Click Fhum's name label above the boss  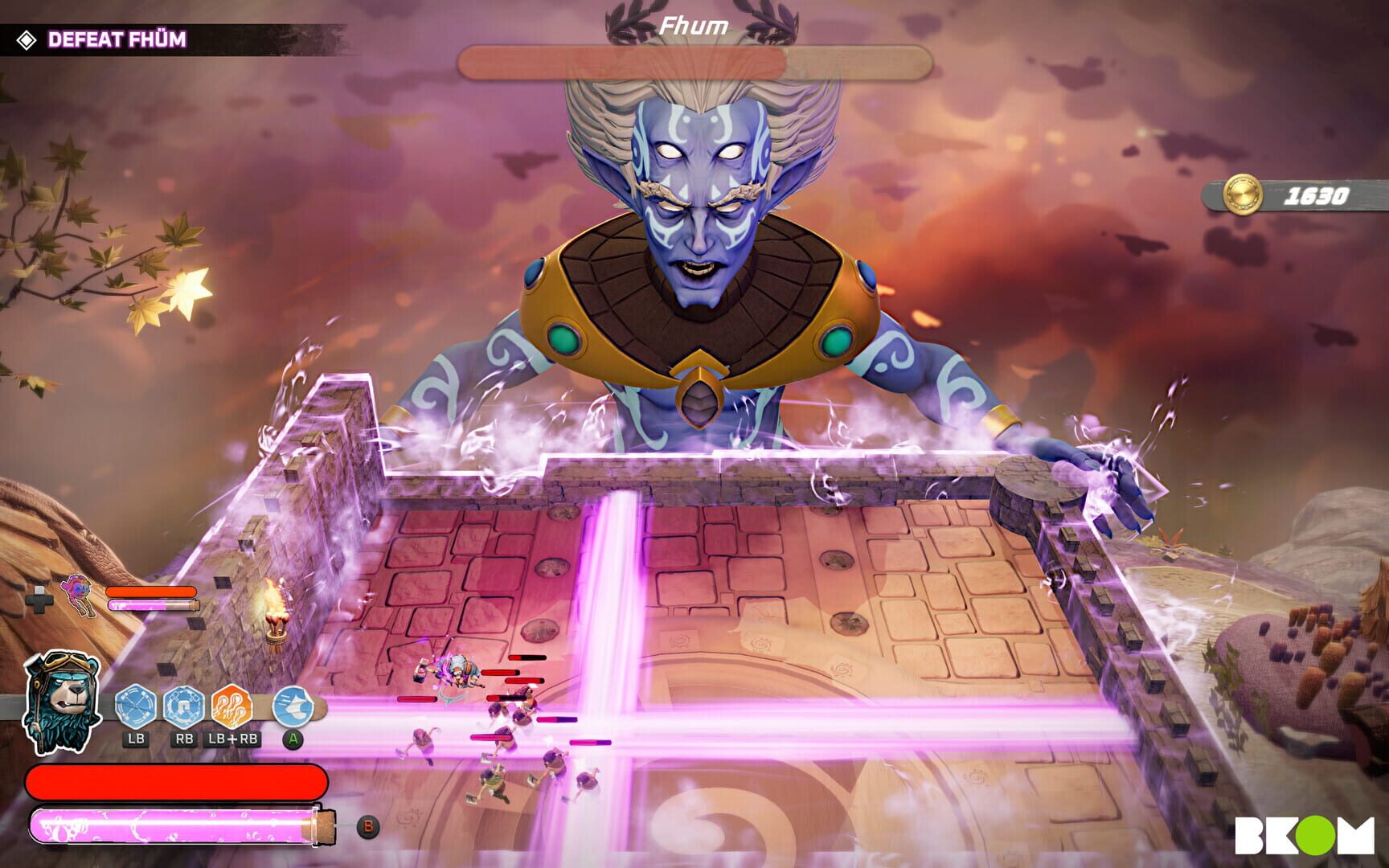tap(693, 23)
